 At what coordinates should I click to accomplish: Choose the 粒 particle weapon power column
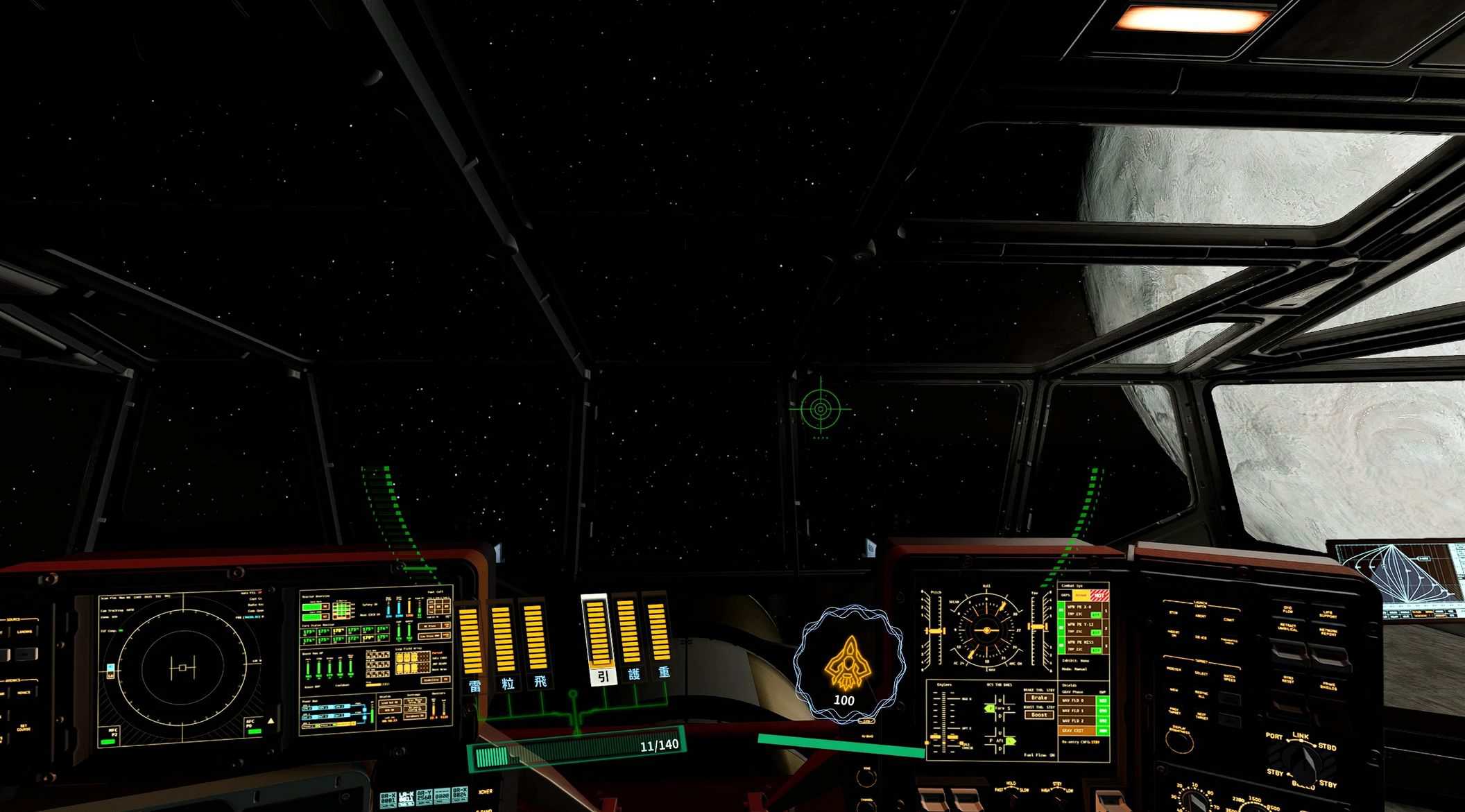point(503,641)
